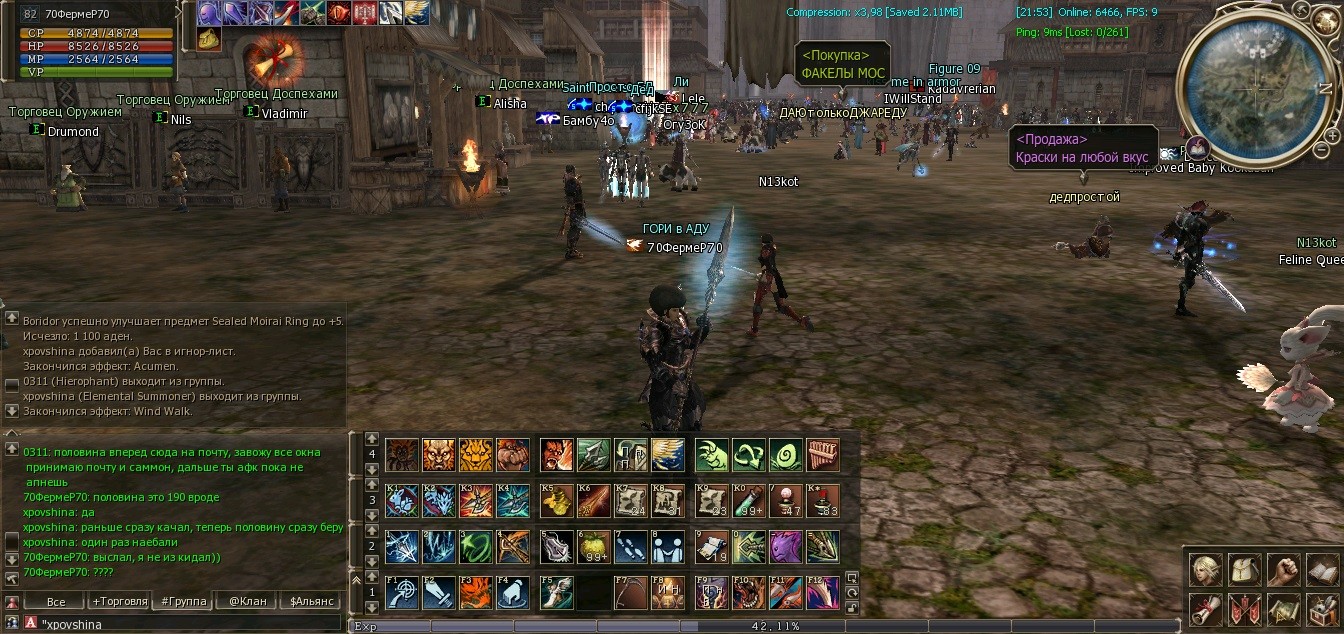Open the character status elf portrait icon
This screenshot has width=1344, height=634.
pos(1206,569)
